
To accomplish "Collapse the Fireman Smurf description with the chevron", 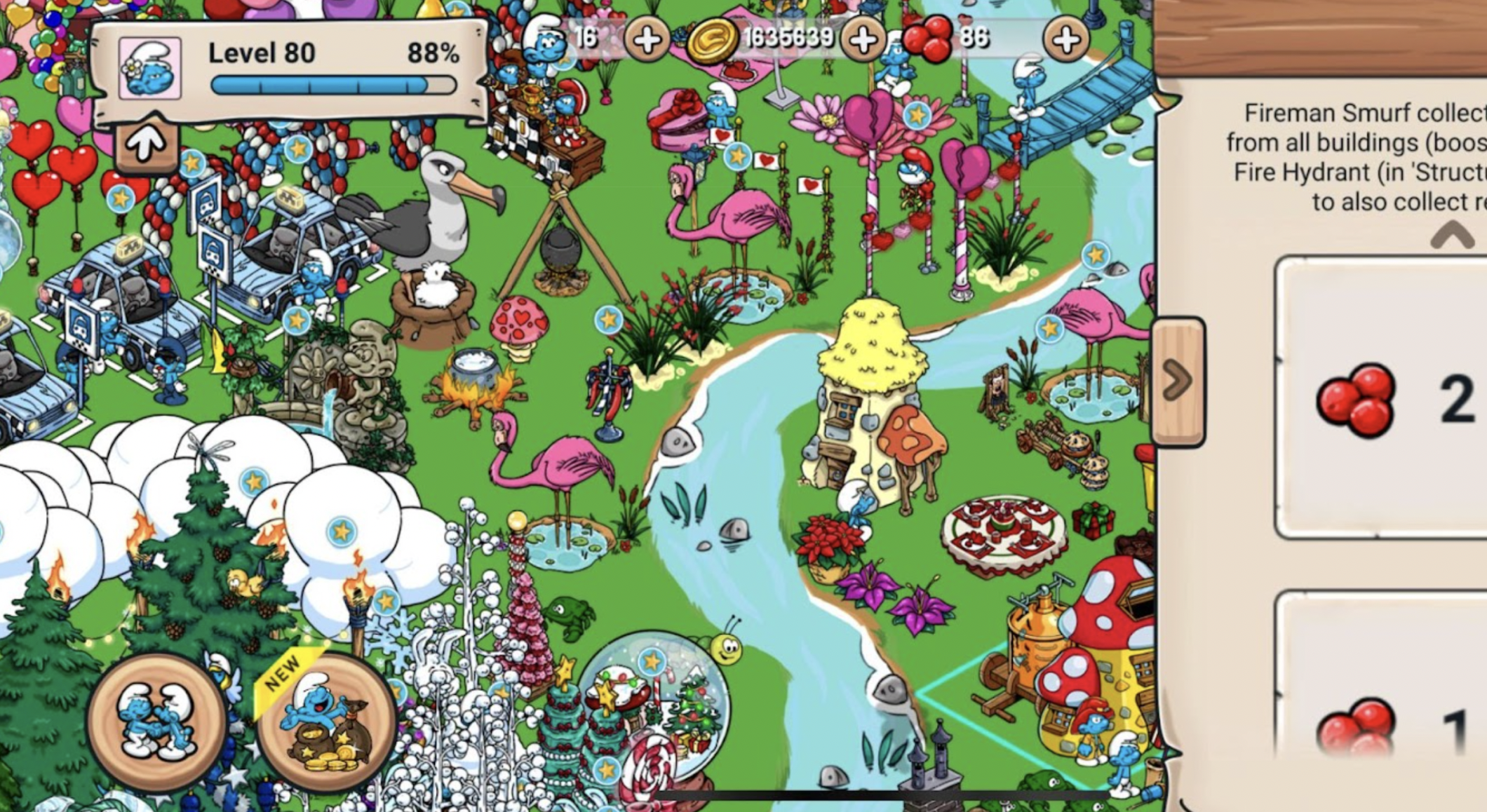I will click(1451, 236).
